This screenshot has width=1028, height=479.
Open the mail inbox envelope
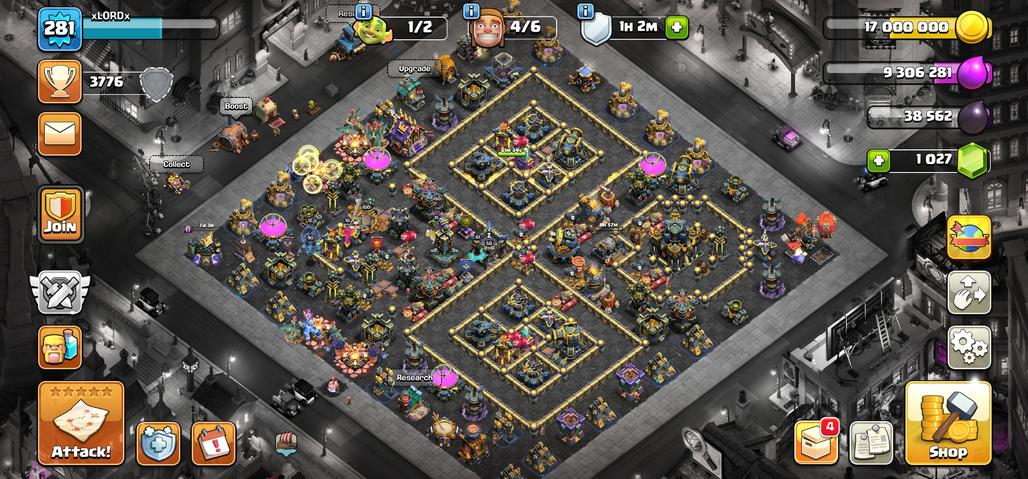(60, 134)
